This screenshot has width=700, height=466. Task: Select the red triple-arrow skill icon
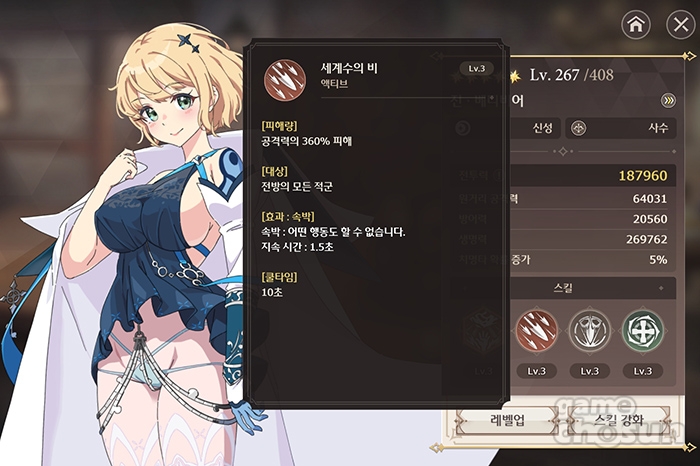[535, 332]
